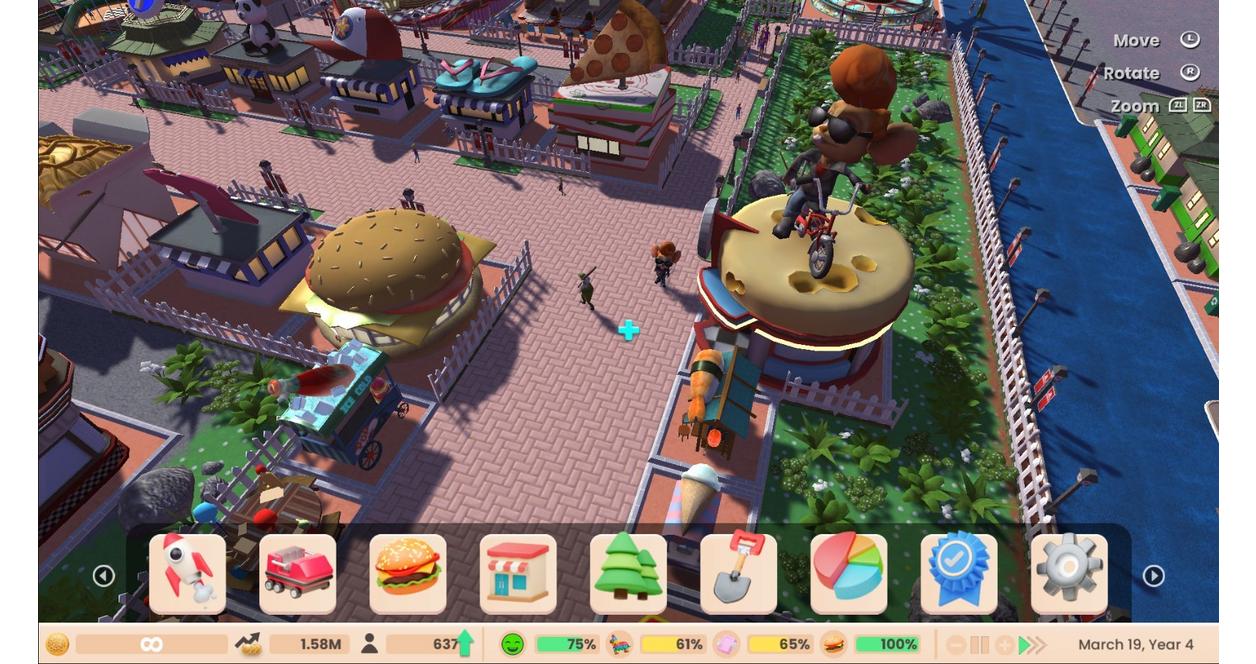Open the gear settings menu

click(1069, 574)
